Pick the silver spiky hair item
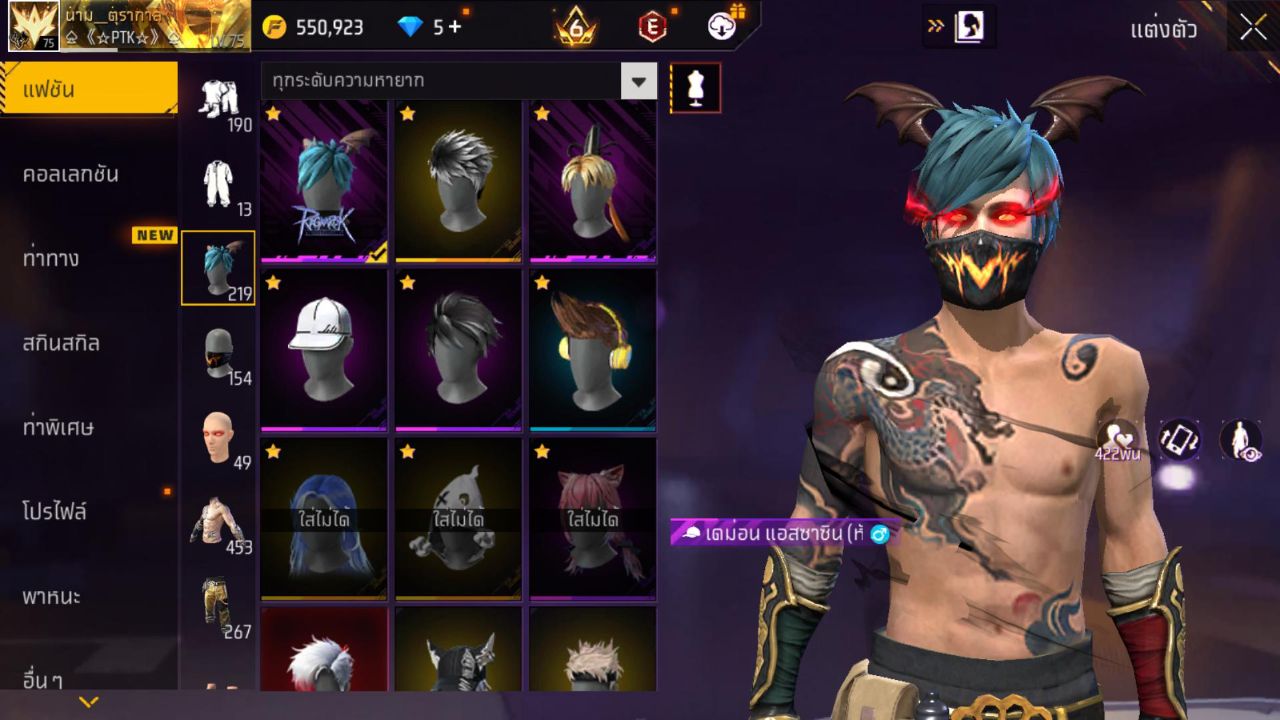Screen dimensions: 1280x720 point(458,180)
